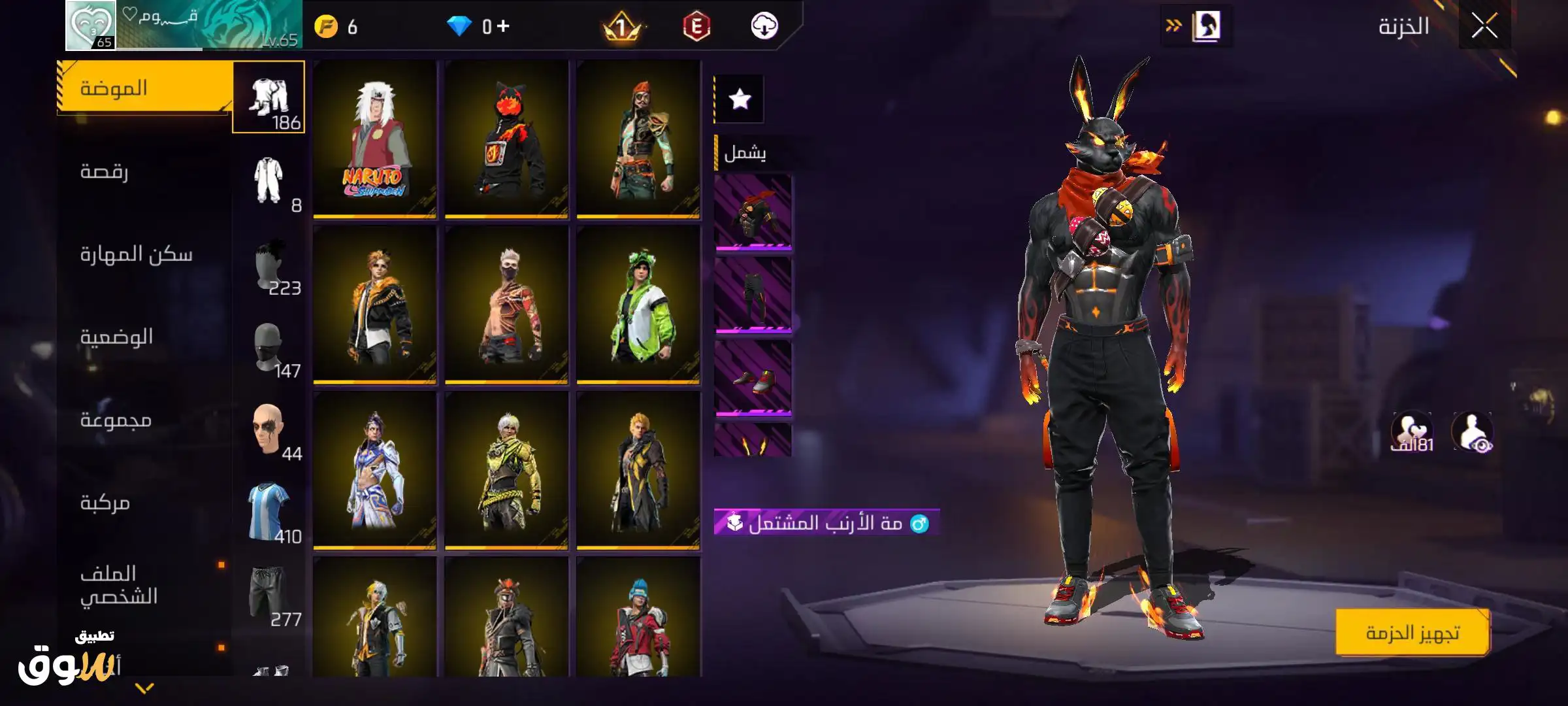Open the Skill Skin tab (سكن المهارة)
Image resolution: width=1568 pixels, height=706 pixels.
pos(136,254)
